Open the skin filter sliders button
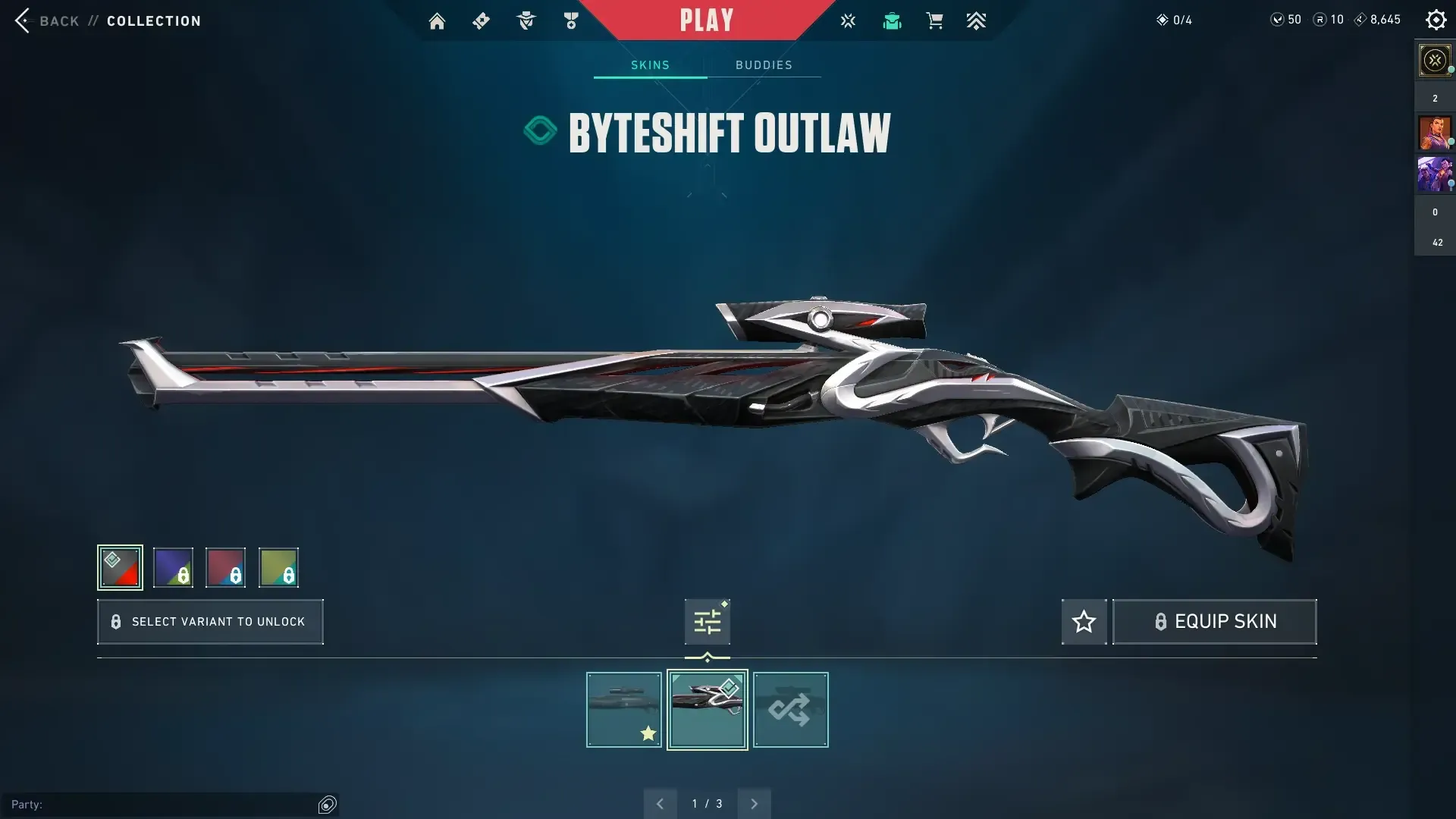Viewport: 1456px width, 819px height. pyautogui.click(x=707, y=622)
